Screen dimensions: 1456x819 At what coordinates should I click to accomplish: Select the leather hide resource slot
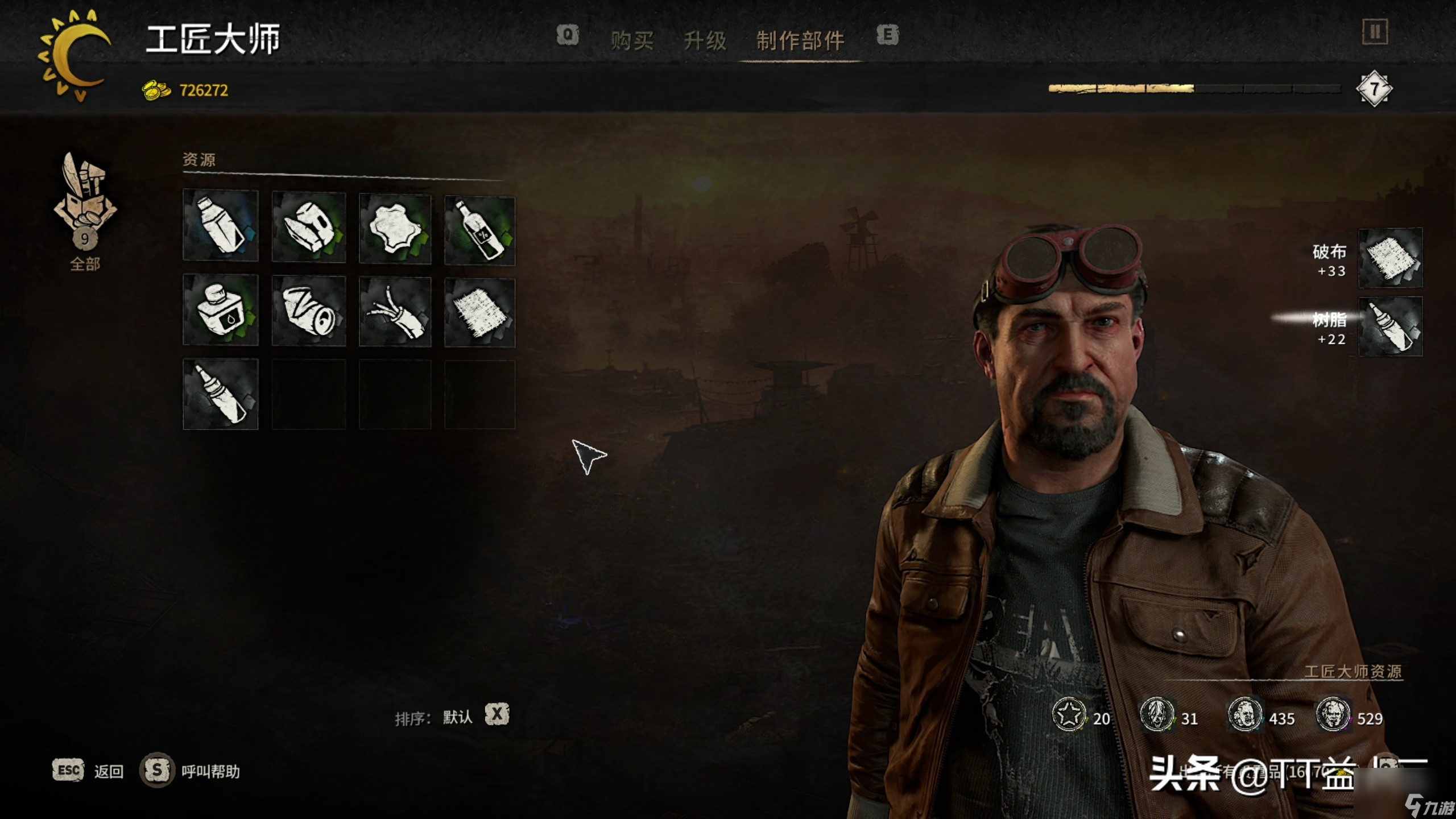coord(395,229)
